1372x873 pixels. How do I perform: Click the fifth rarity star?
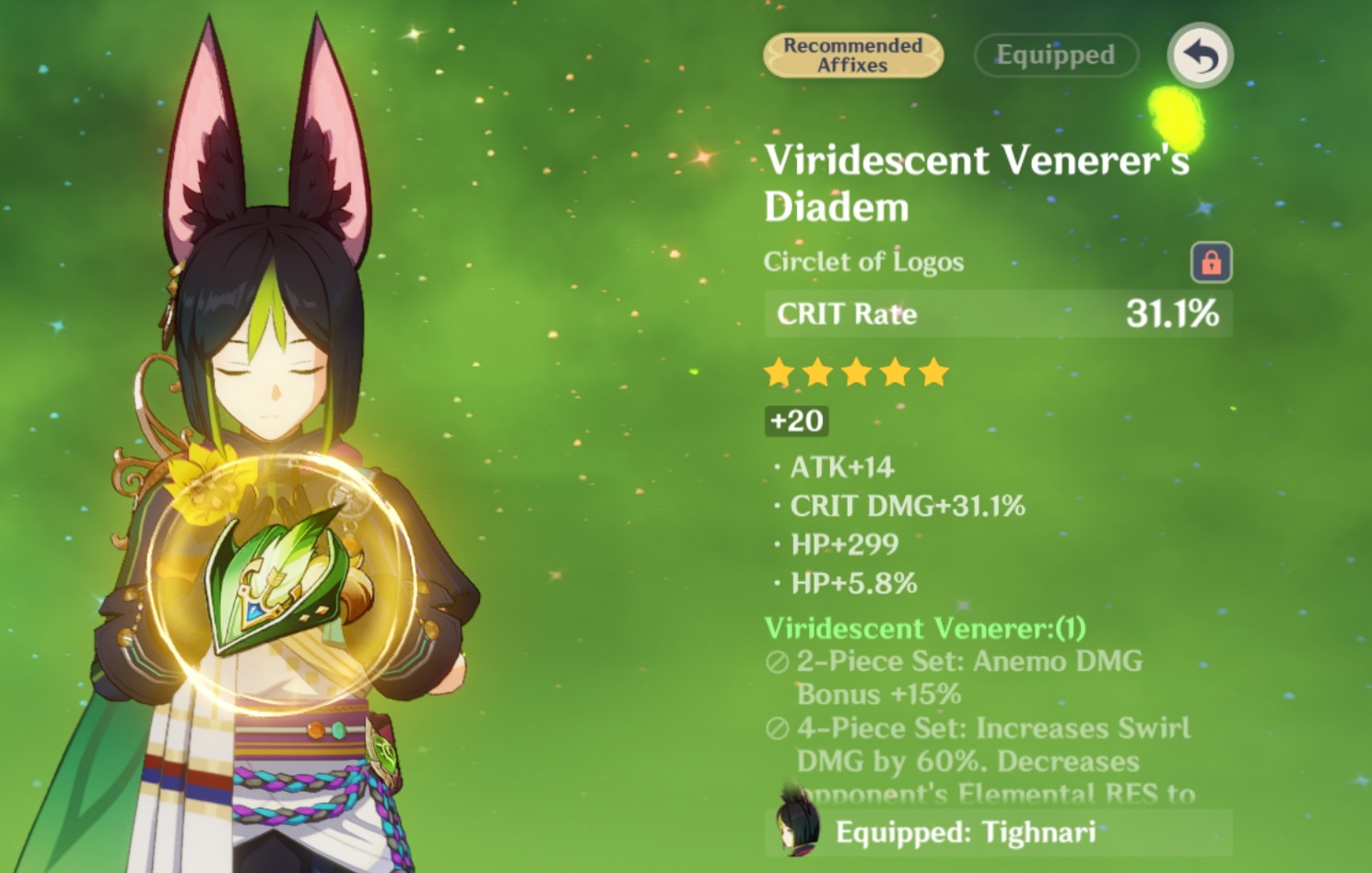[934, 372]
